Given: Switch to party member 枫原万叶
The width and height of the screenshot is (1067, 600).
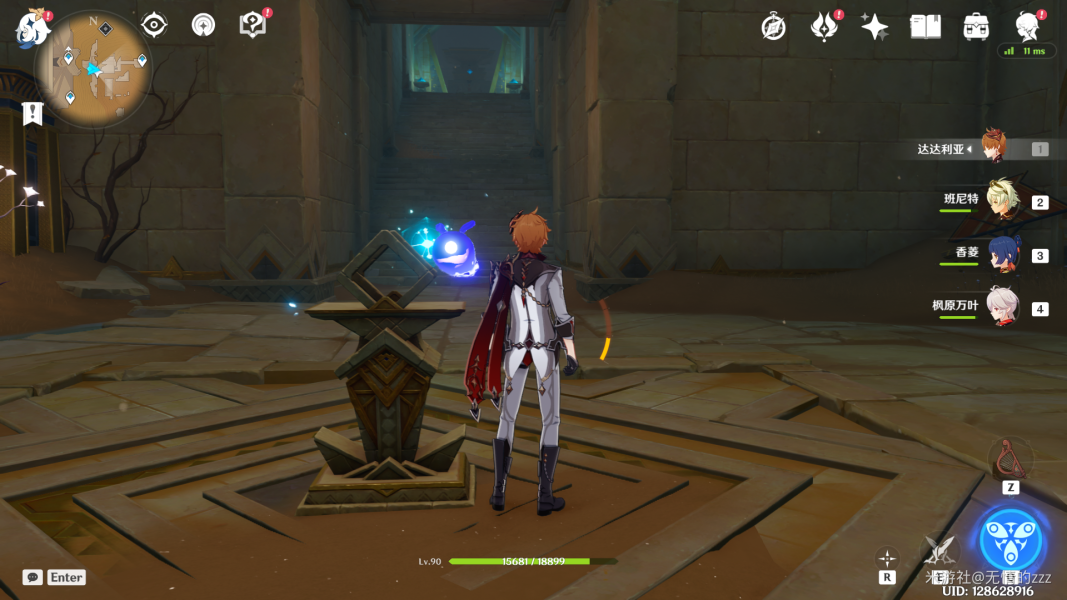Looking at the screenshot, I should pos(1002,307).
